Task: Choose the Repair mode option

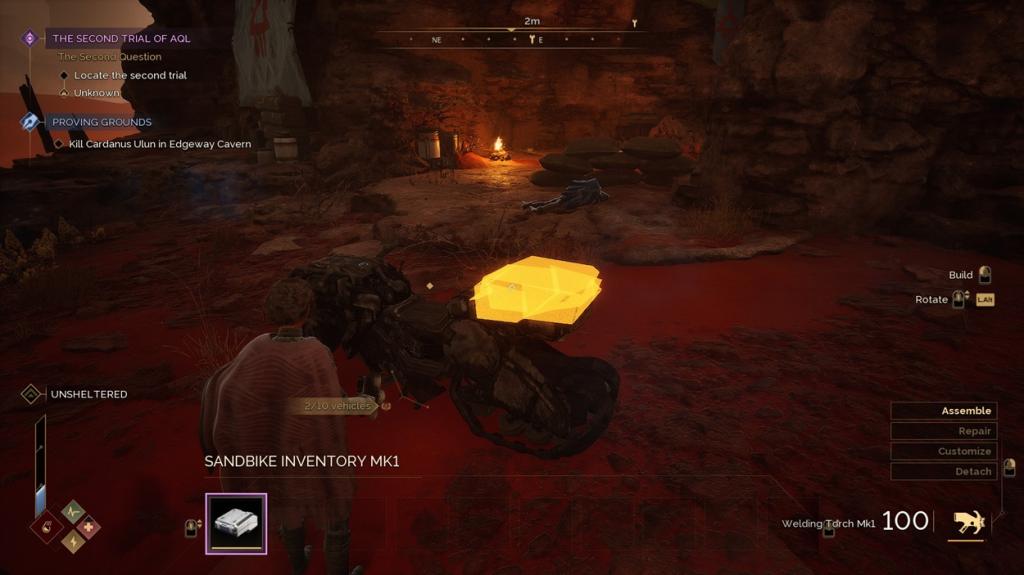Action: (943, 431)
